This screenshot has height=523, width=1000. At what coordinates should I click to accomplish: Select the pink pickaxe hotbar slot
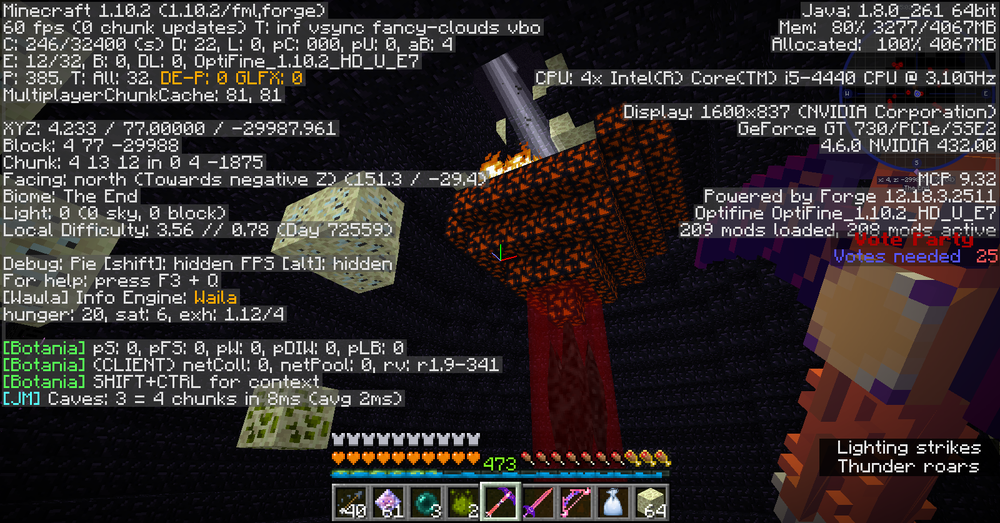coord(497,501)
